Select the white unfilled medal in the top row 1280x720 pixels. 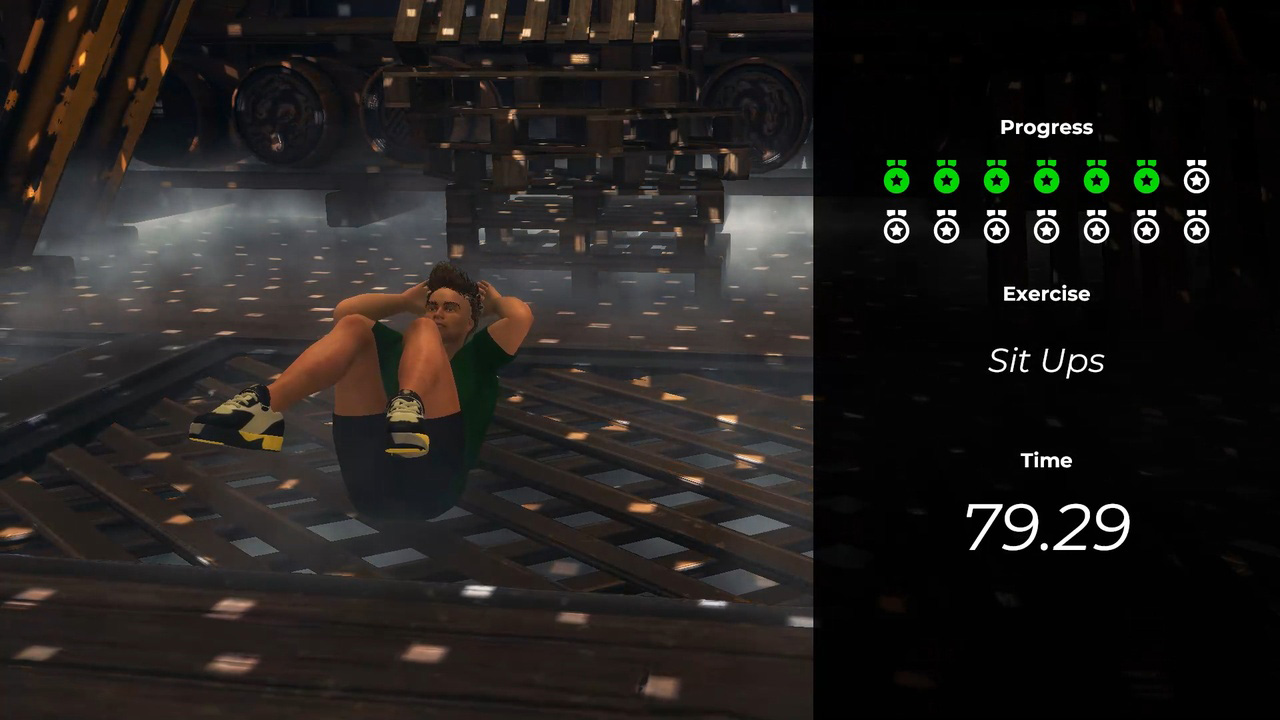(x=1196, y=179)
